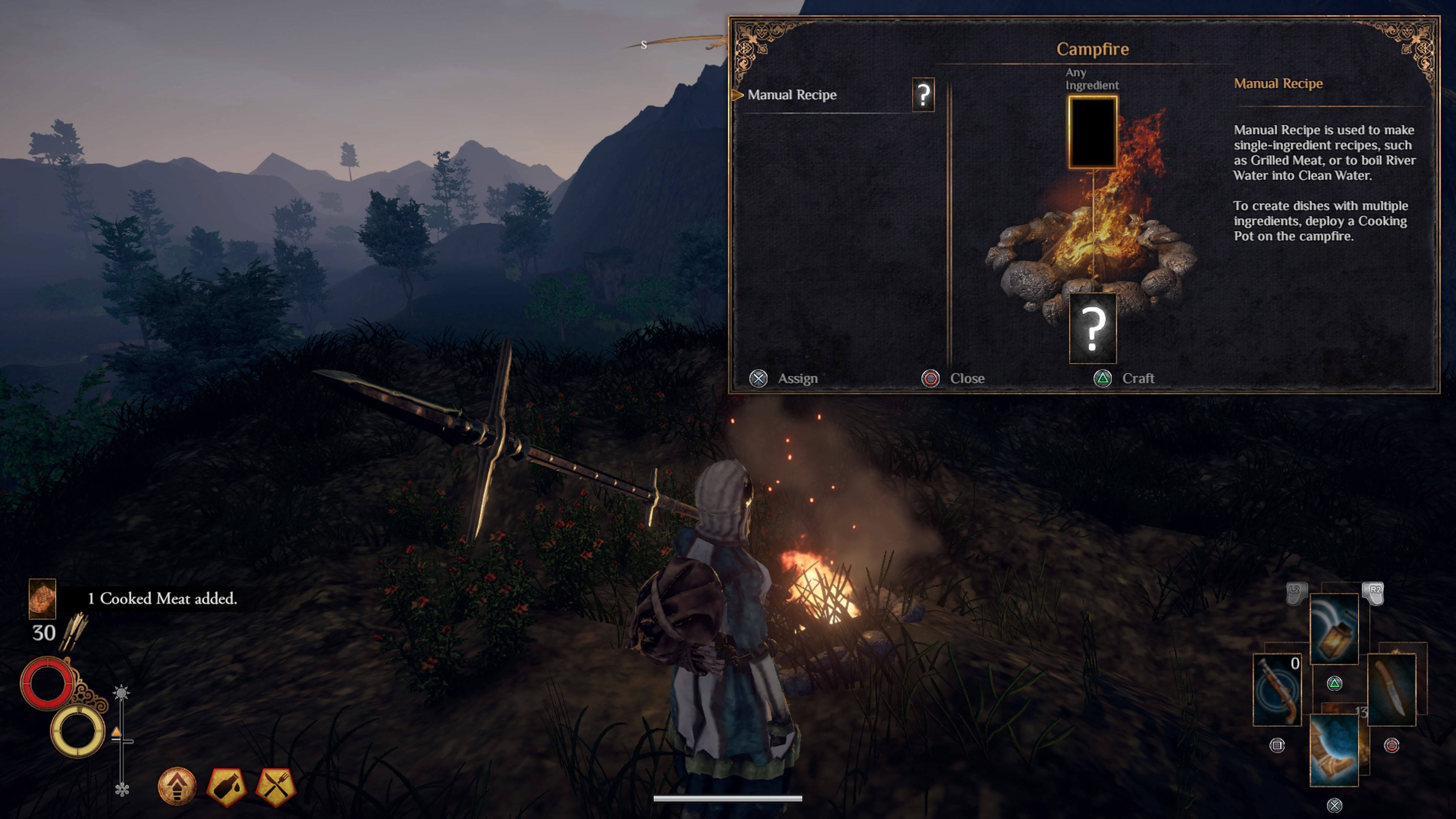1456x819 pixels.
Task: Select the unknown result question-mark slot
Action: (1092, 328)
